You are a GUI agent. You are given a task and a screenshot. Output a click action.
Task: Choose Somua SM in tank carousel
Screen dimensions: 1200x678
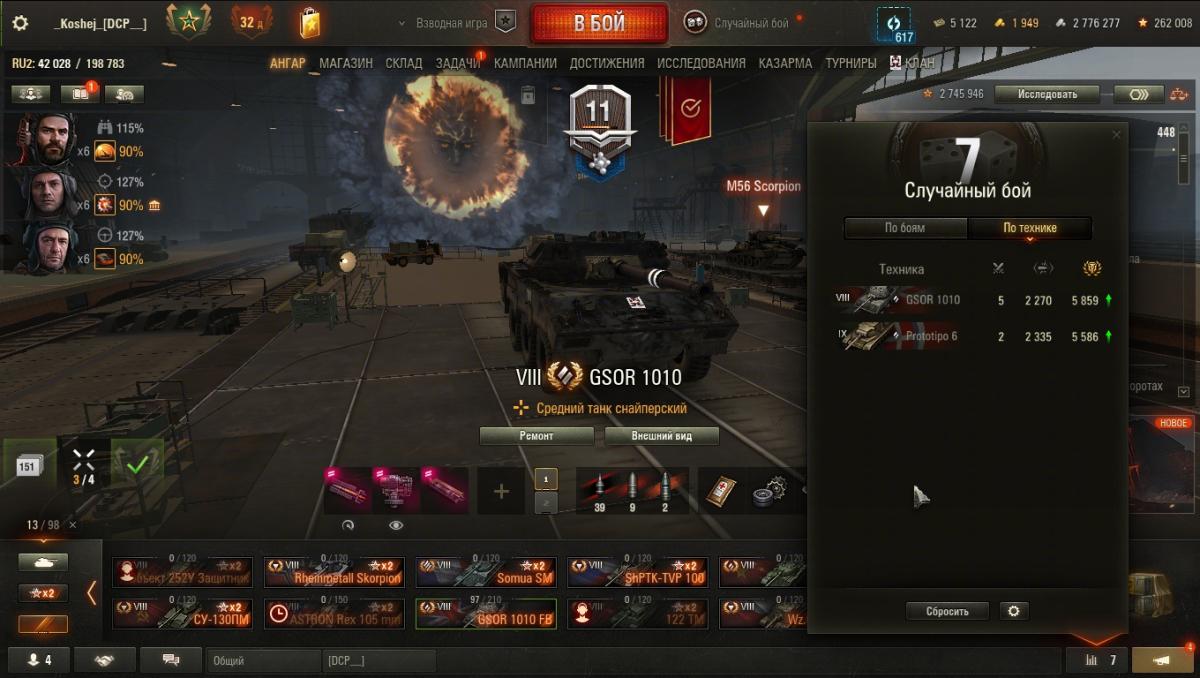tap(485, 573)
